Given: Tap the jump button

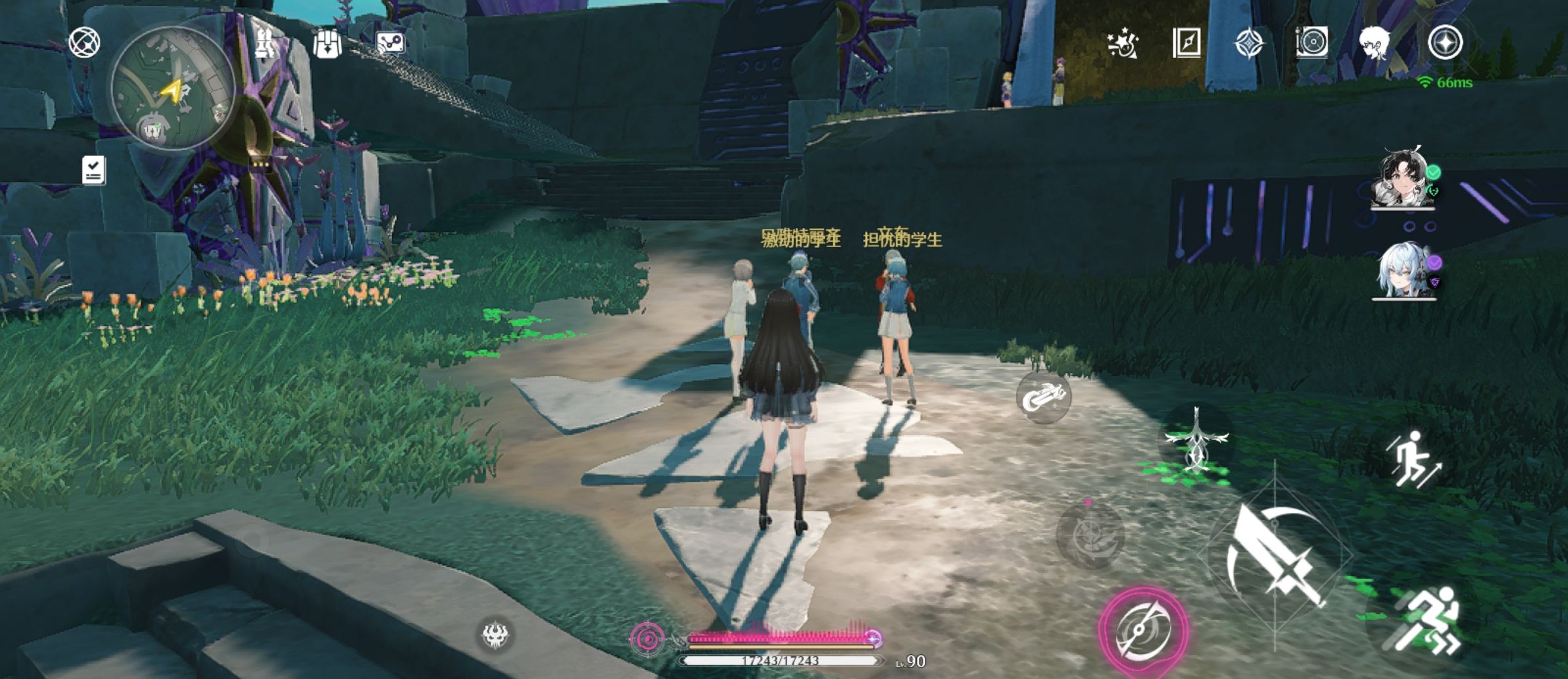Looking at the screenshot, I should pyautogui.click(x=1414, y=459).
